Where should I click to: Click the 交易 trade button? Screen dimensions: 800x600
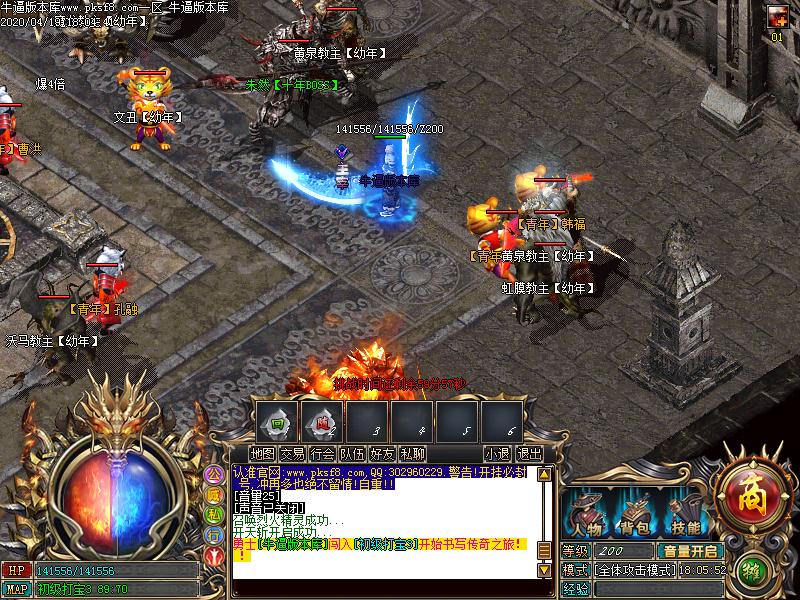pyautogui.click(x=293, y=454)
